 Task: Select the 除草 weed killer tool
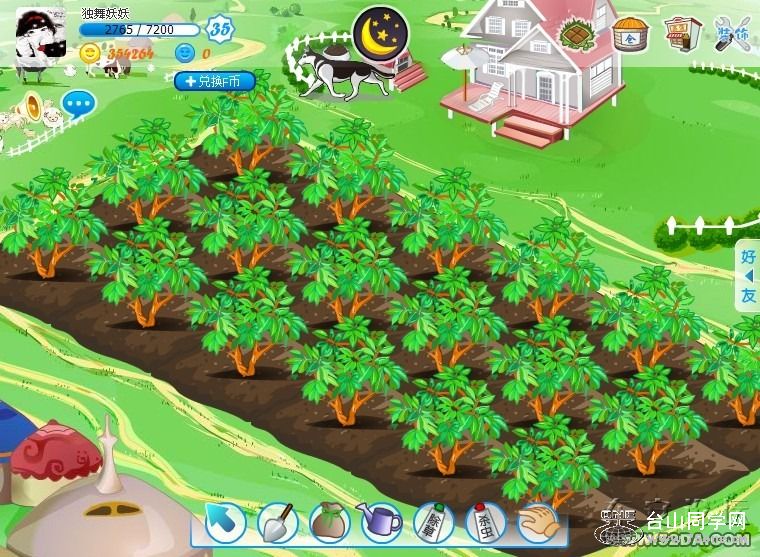(x=433, y=521)
